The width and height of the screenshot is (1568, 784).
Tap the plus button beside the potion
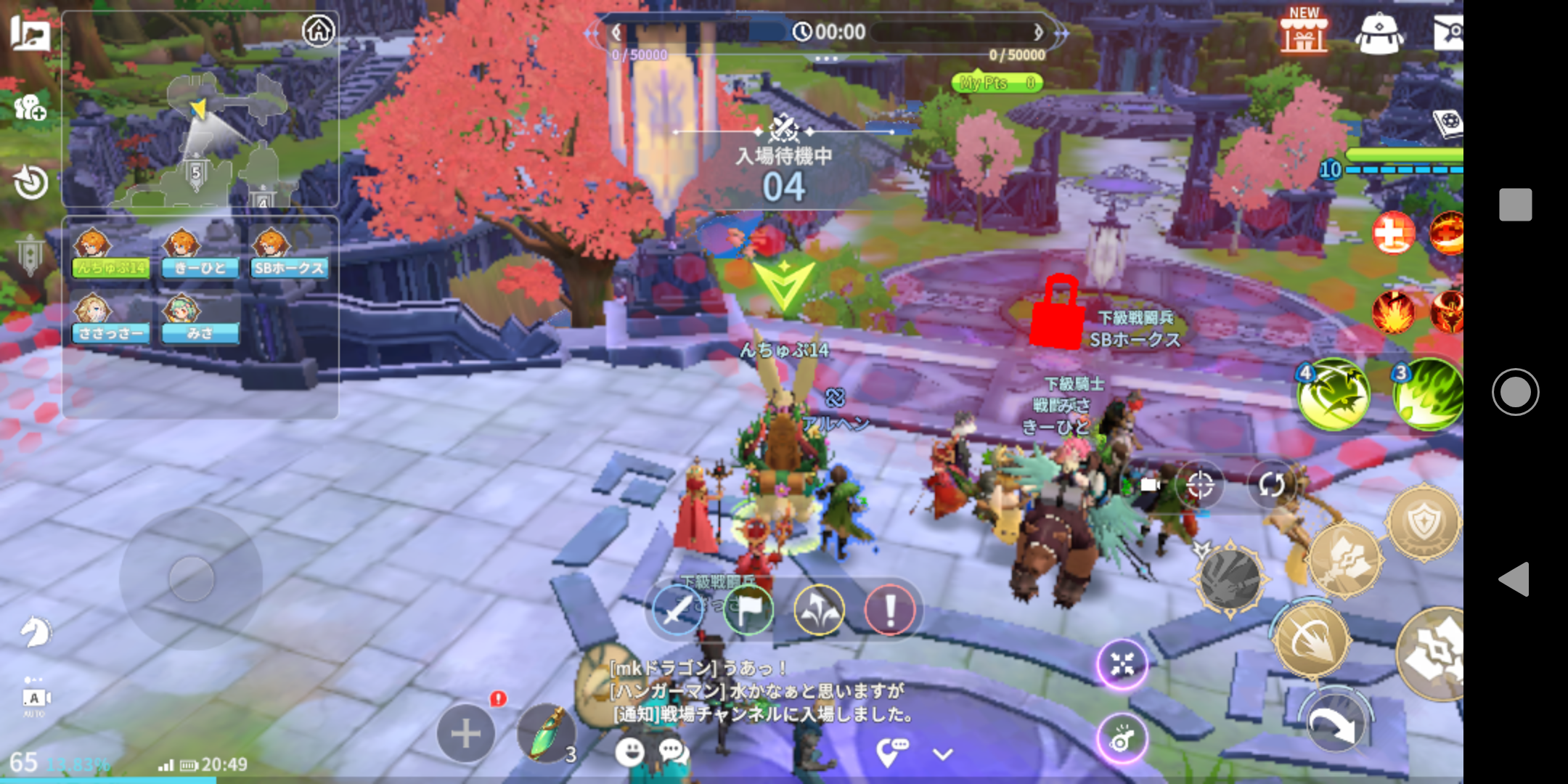[x=465, y=734]
